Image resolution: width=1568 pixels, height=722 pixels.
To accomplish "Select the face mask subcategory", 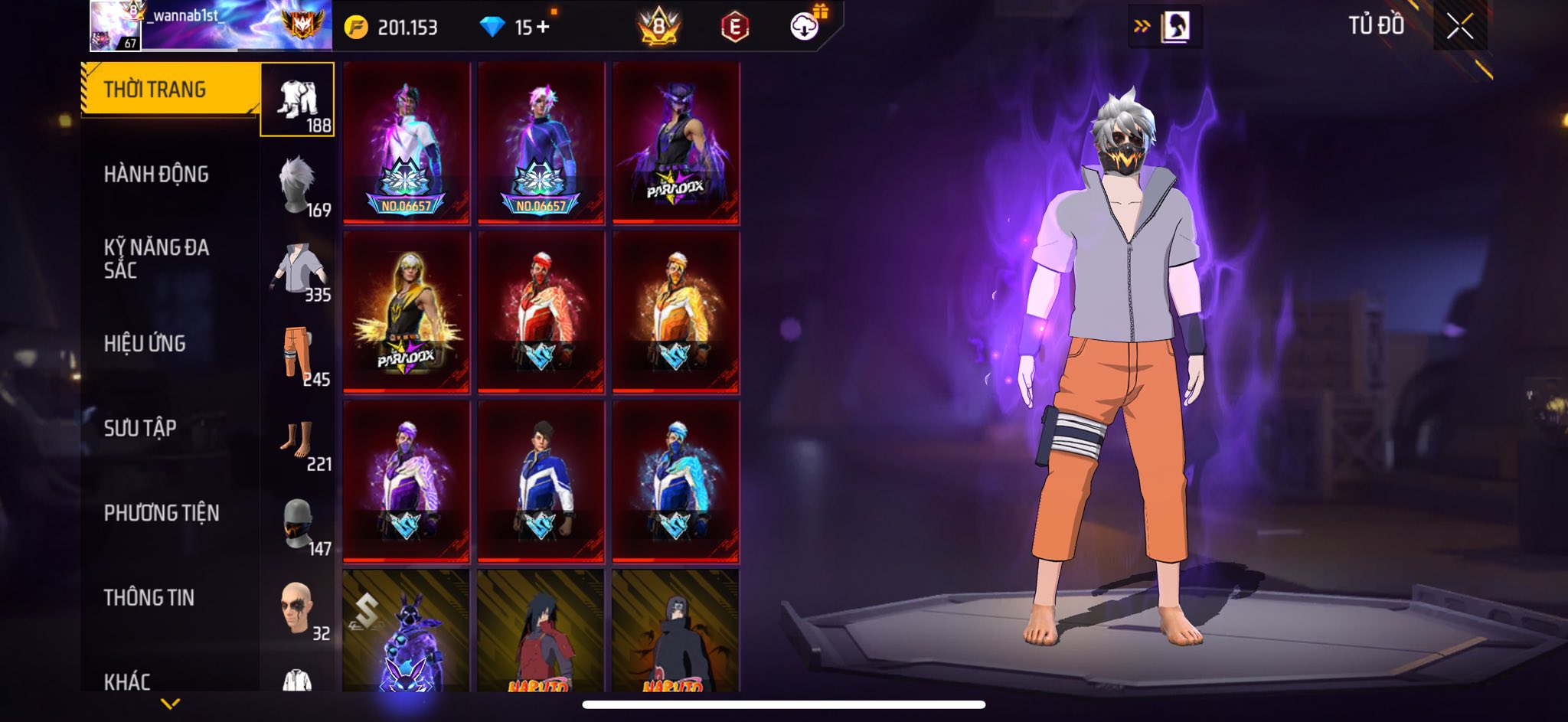I will (x=298, y=525).
